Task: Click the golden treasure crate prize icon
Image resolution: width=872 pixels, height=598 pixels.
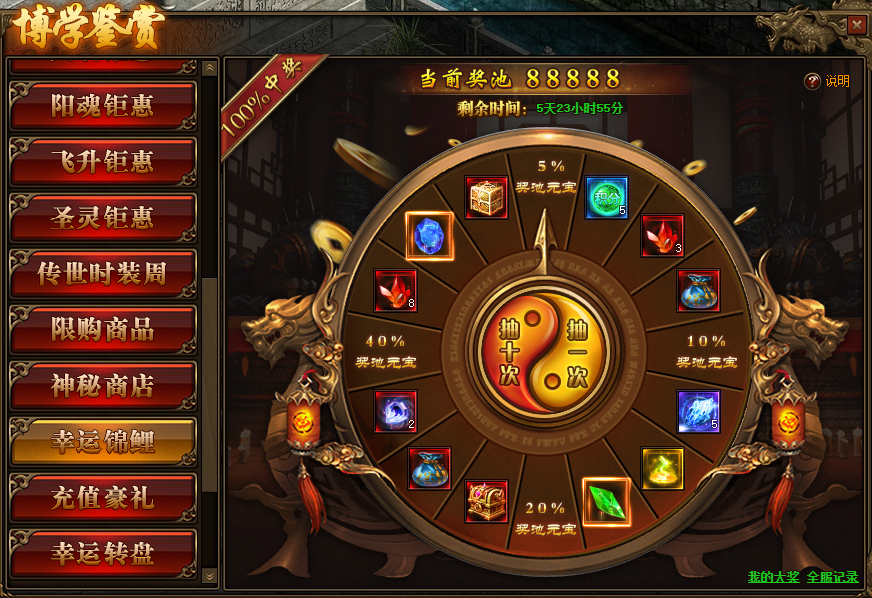Action: 487,198
